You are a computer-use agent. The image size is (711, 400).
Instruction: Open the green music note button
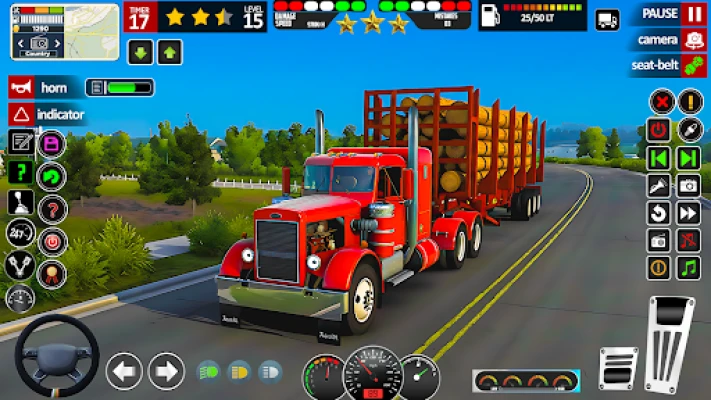tap(688, 268)
